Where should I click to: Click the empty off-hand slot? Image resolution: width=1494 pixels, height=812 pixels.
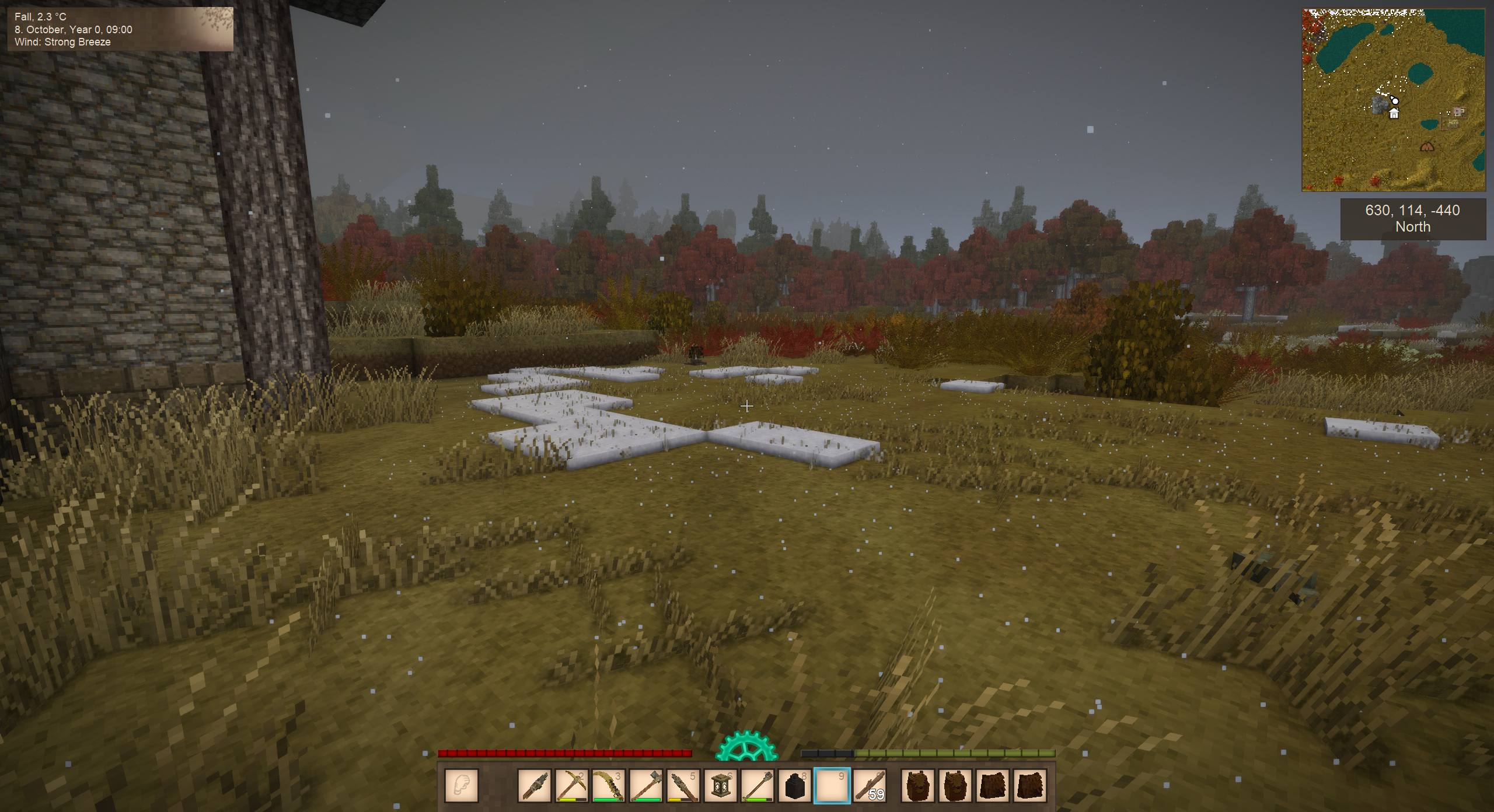462,785
